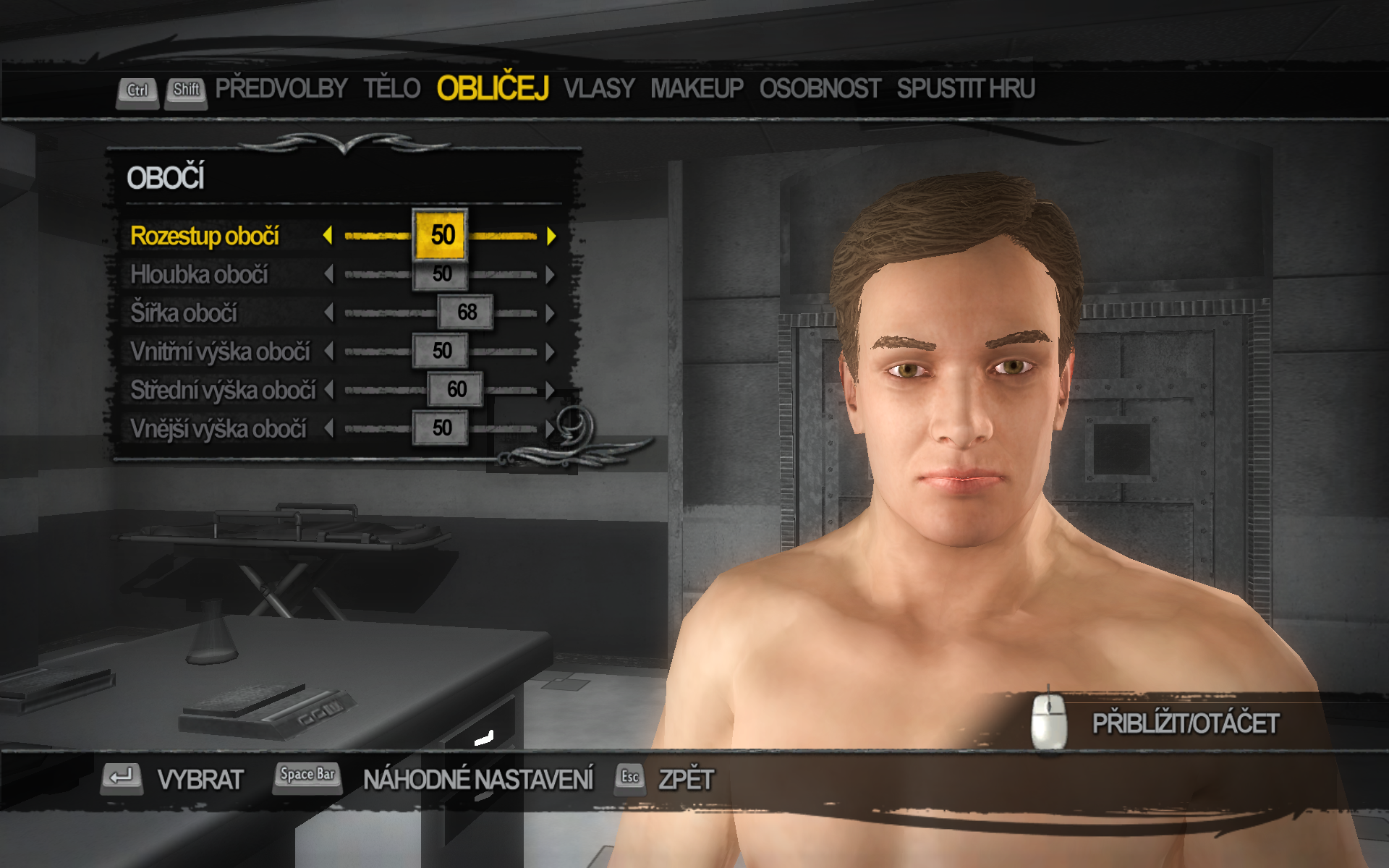Increase Šířka obočí with right arrow
The width and height of the screenshot is (1389, 868).
551,313
